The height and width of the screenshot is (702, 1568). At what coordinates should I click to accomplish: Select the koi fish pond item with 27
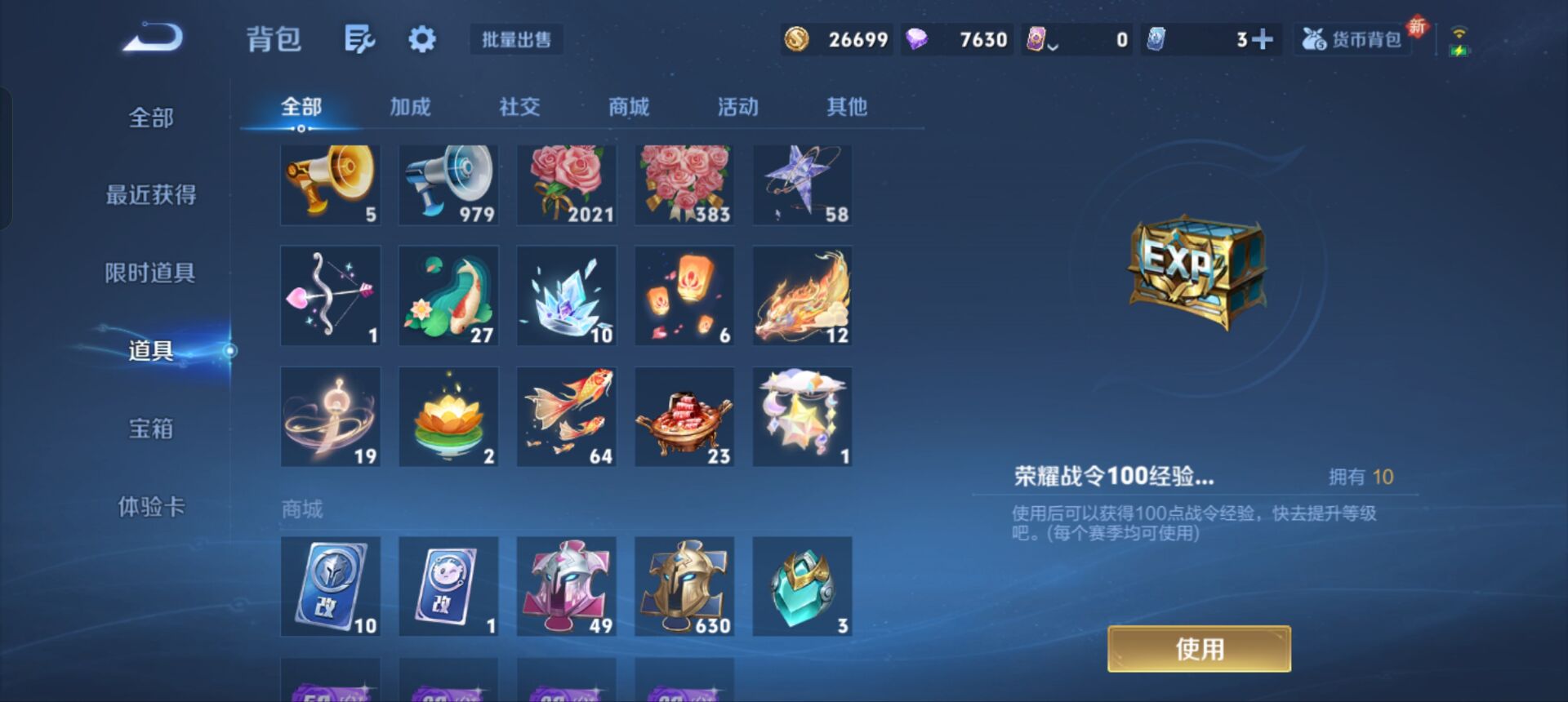pyautogui.click(x=448, y=294)
